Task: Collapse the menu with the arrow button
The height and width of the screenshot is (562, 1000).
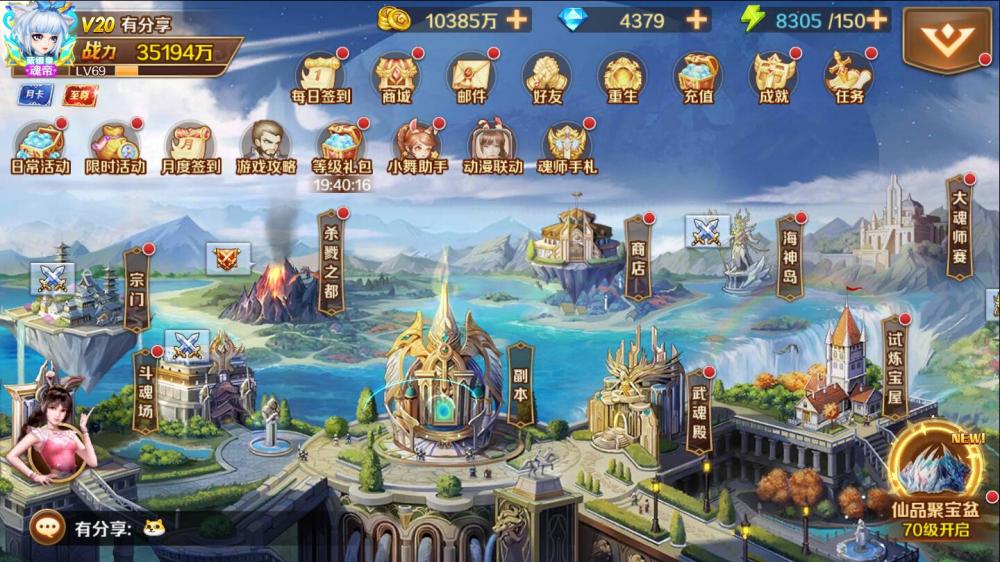Action: point(946,39)
